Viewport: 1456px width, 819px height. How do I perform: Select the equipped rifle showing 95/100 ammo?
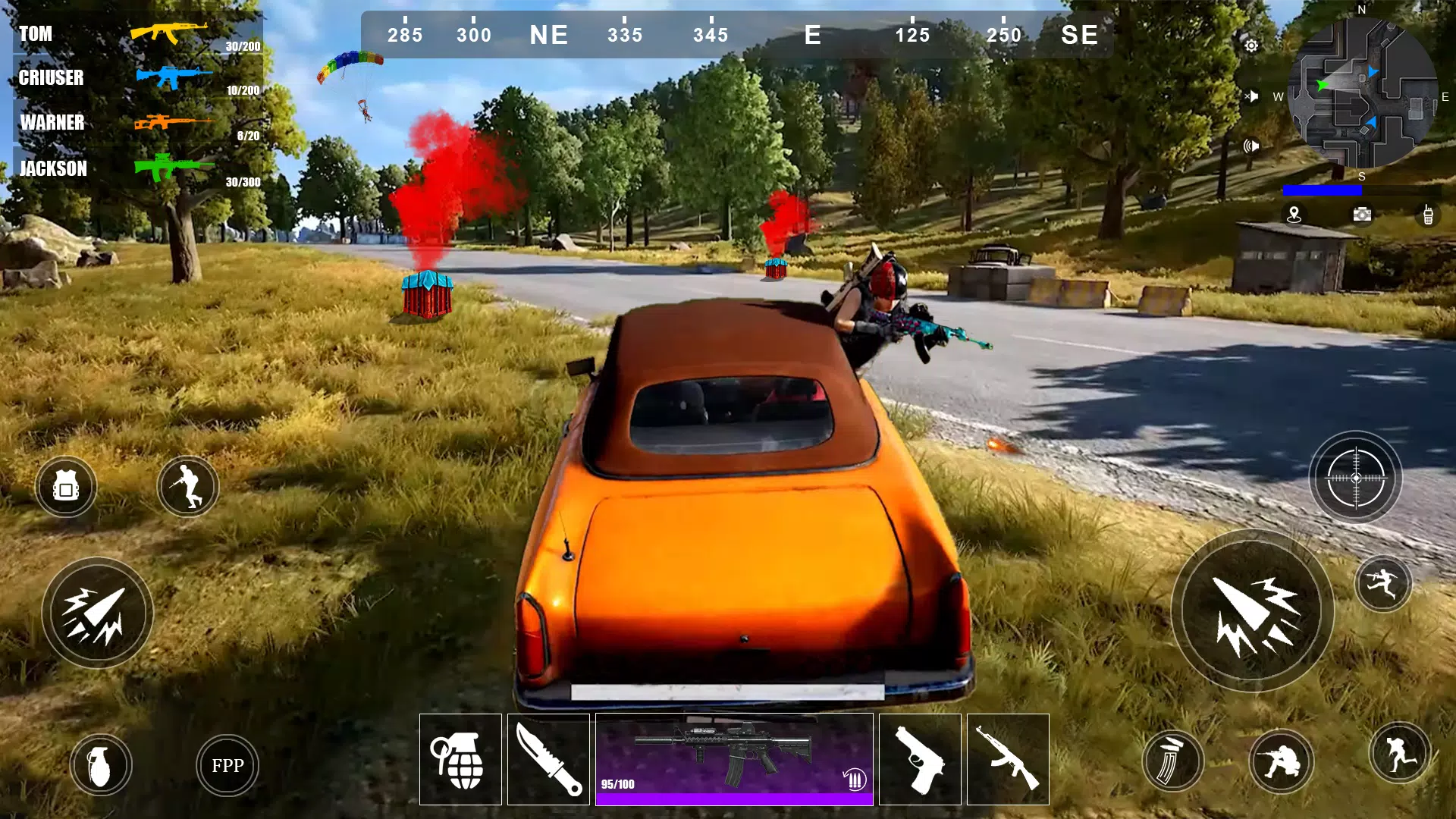tap(734, 758)
